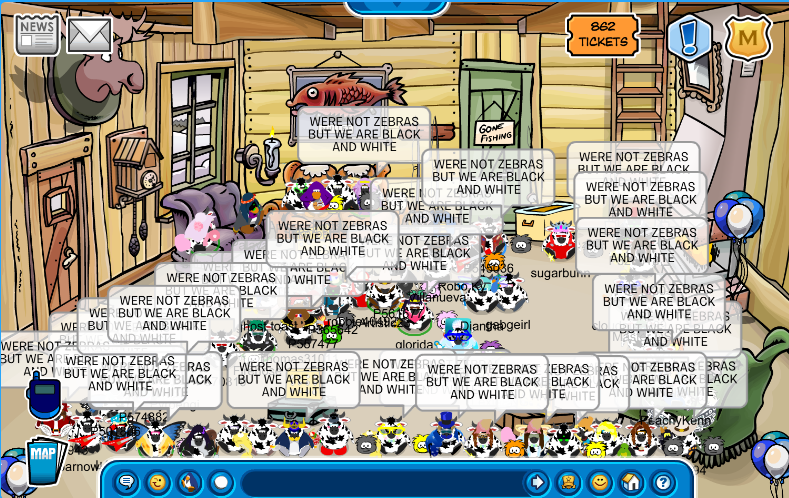The width and height of the screenshot is (789, 498).
Task: Throw a snowball using the snowball button
Action: coord(220,482)
